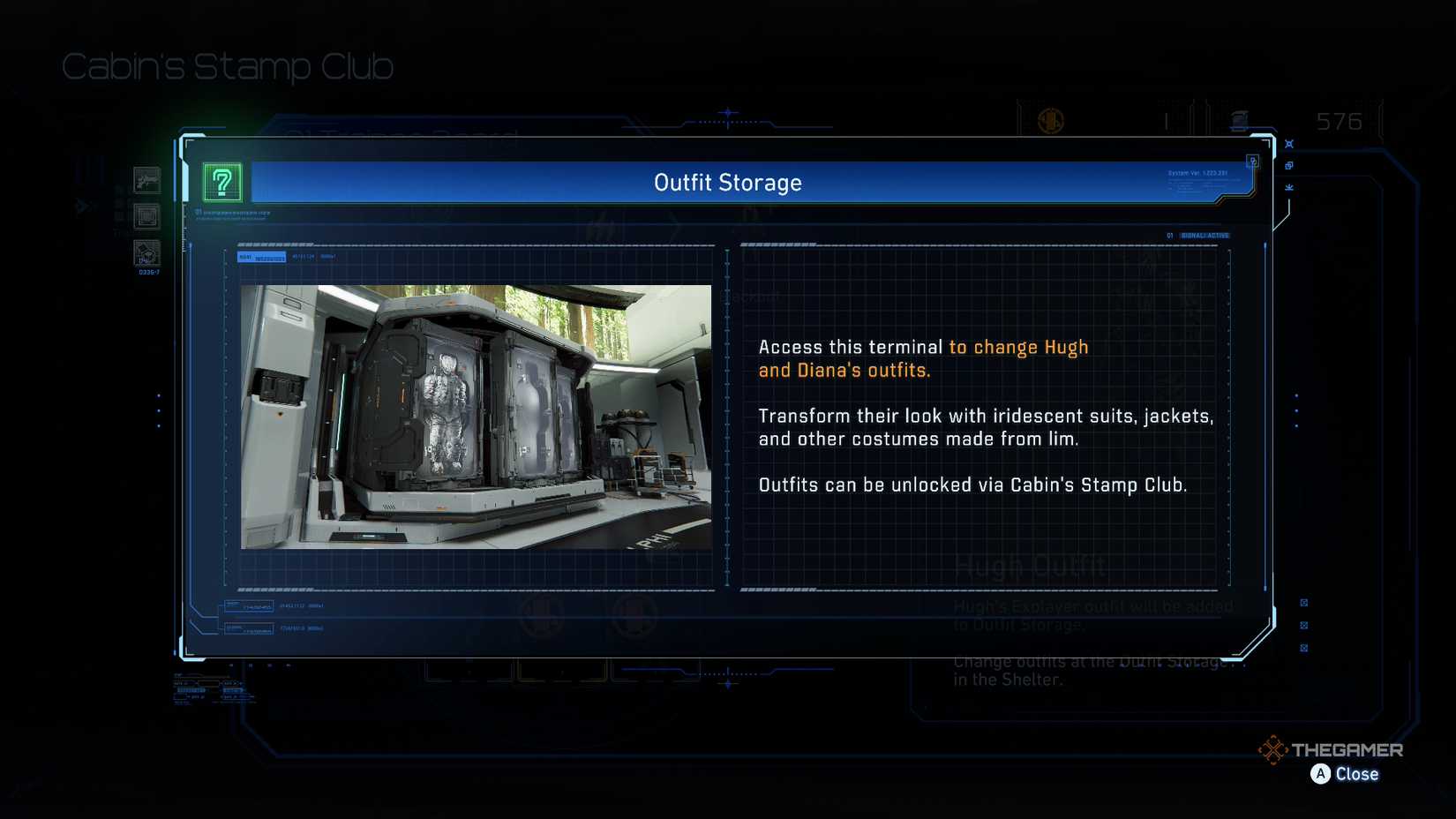Screen dimensions: 1456x819
Task: Toggle the middle checkbox on the right edge
Action: click(1304, 627)
